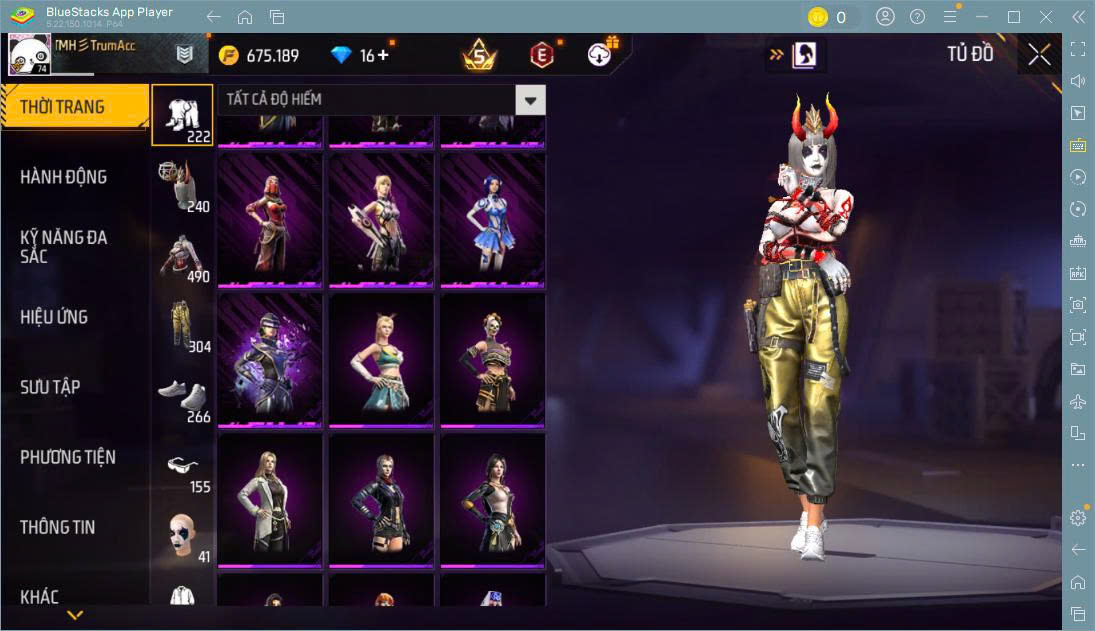Select the white lab coat outfit

click(270, 500)
